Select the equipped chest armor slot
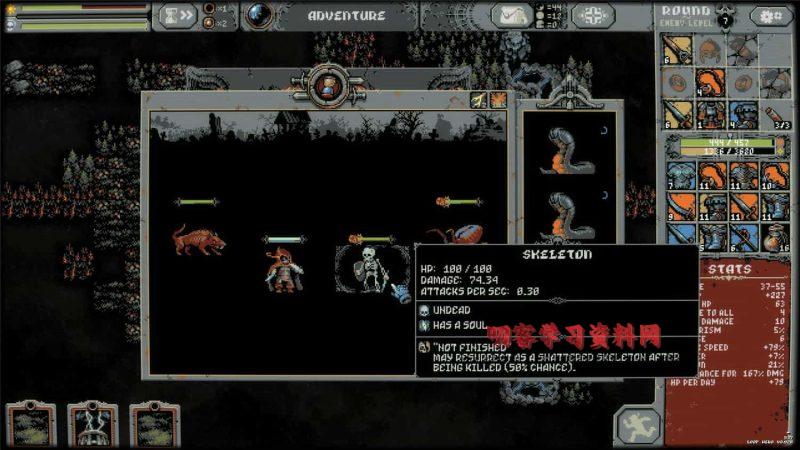The image size is (800, 450). point(711,113)
